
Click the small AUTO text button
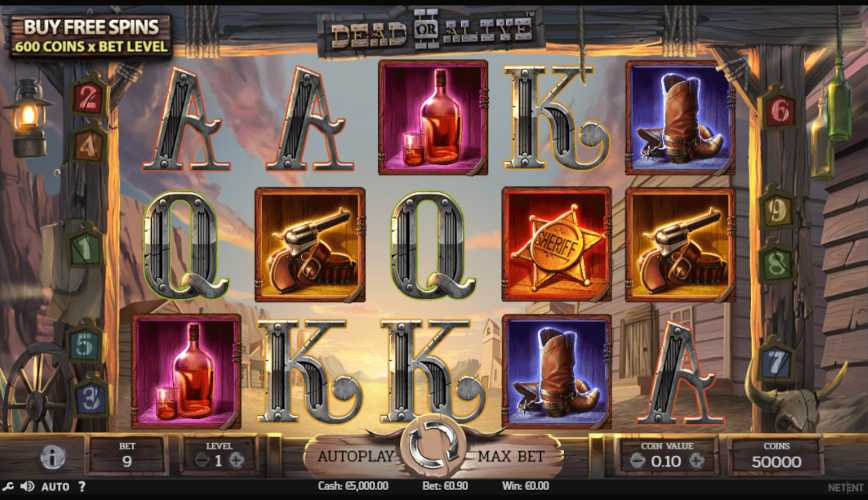55,487
